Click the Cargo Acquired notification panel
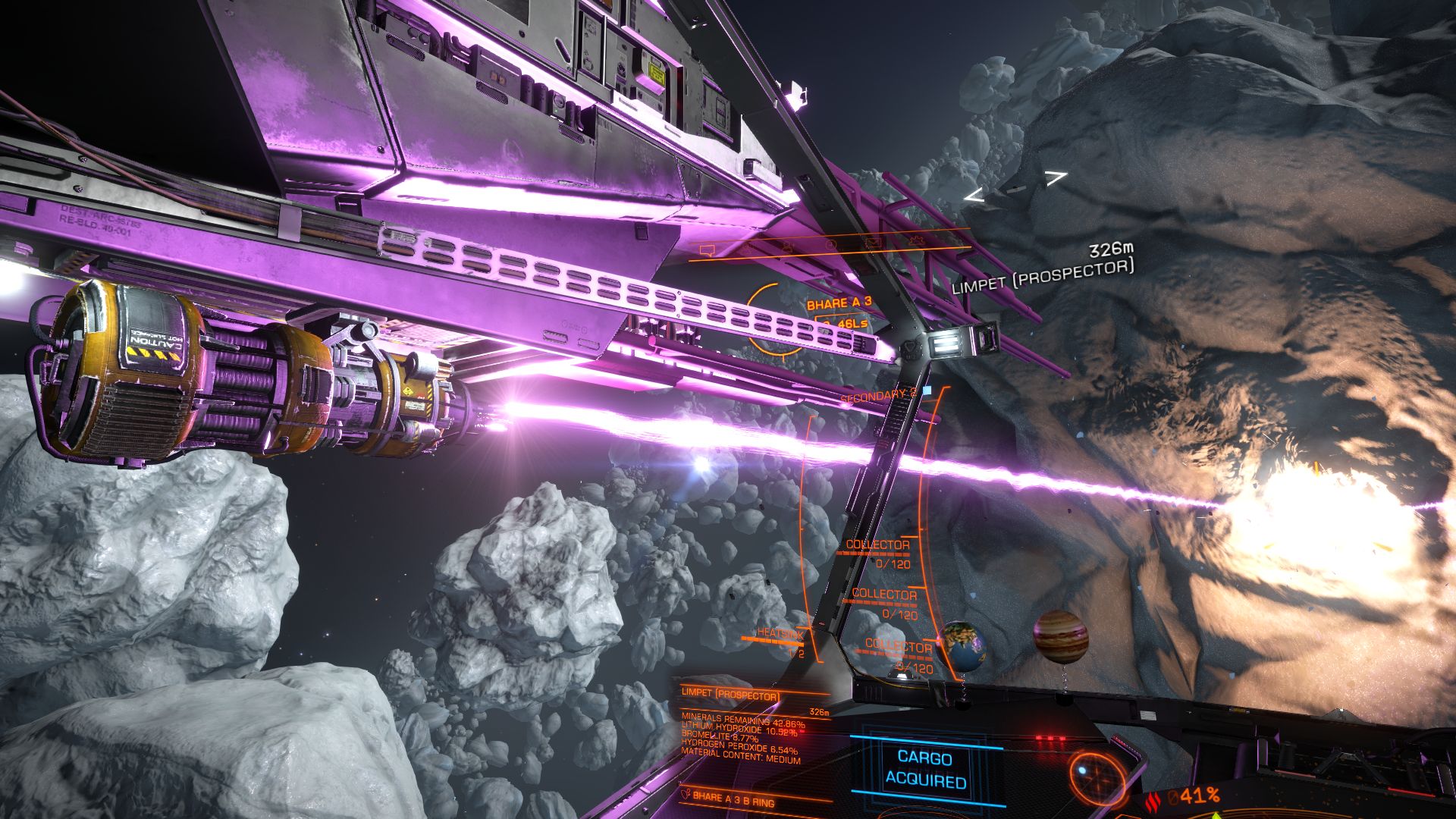This screenshot has height=819, width=1456. click(925, 768)
